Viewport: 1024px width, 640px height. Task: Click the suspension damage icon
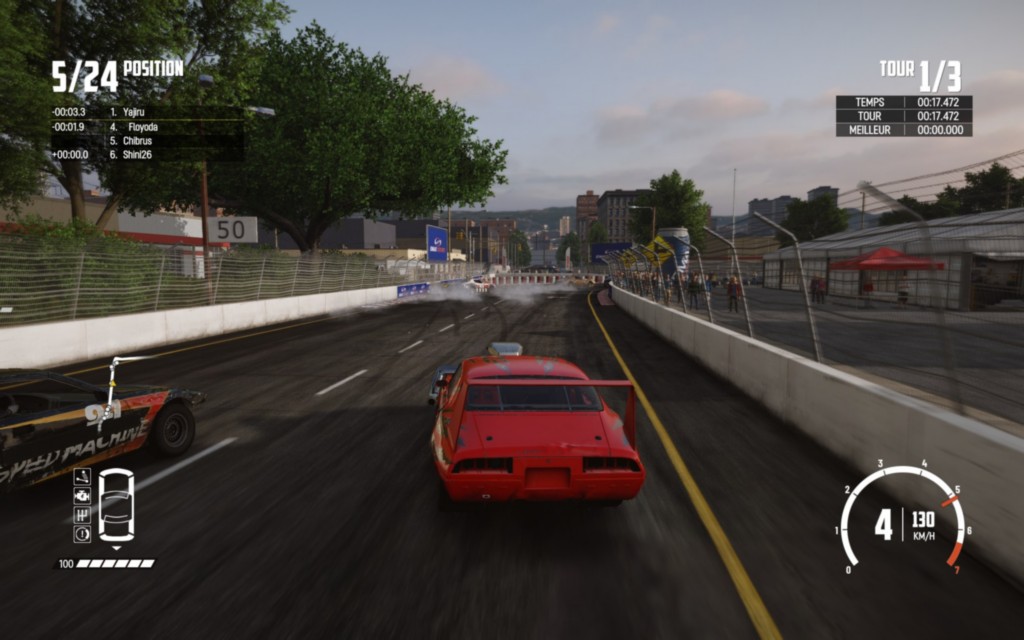point(82,477)
